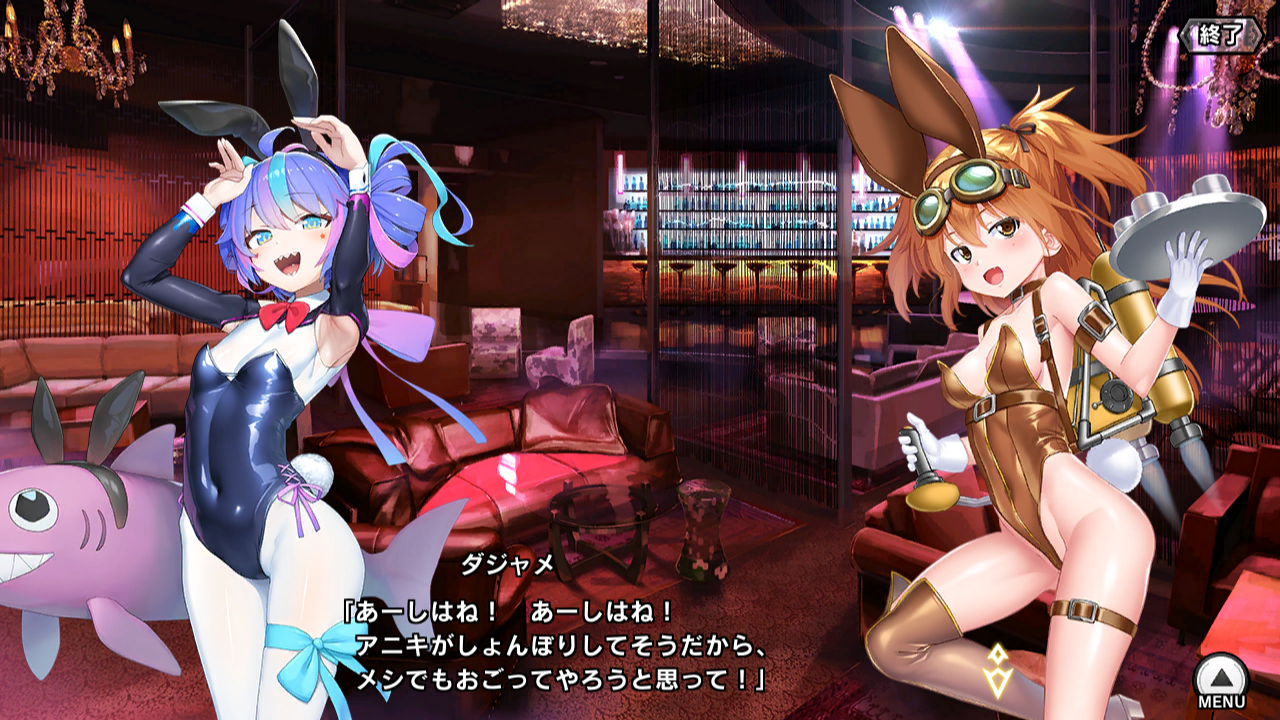Open the MENU button
1280x720 pixels.
coord(1221,681)
